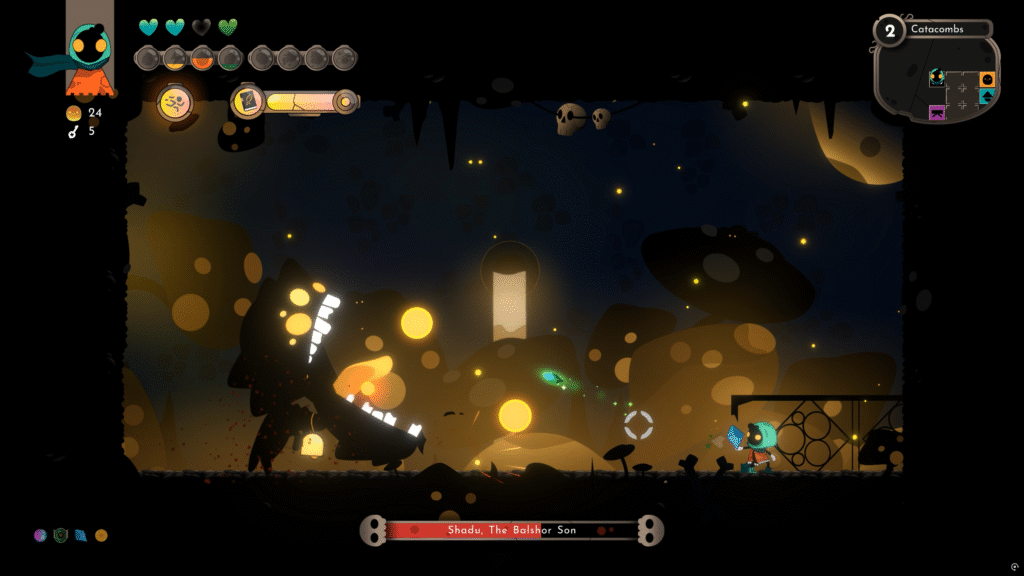
Task: Click the blue cloth item icon
Action: (x=80, y=535)
